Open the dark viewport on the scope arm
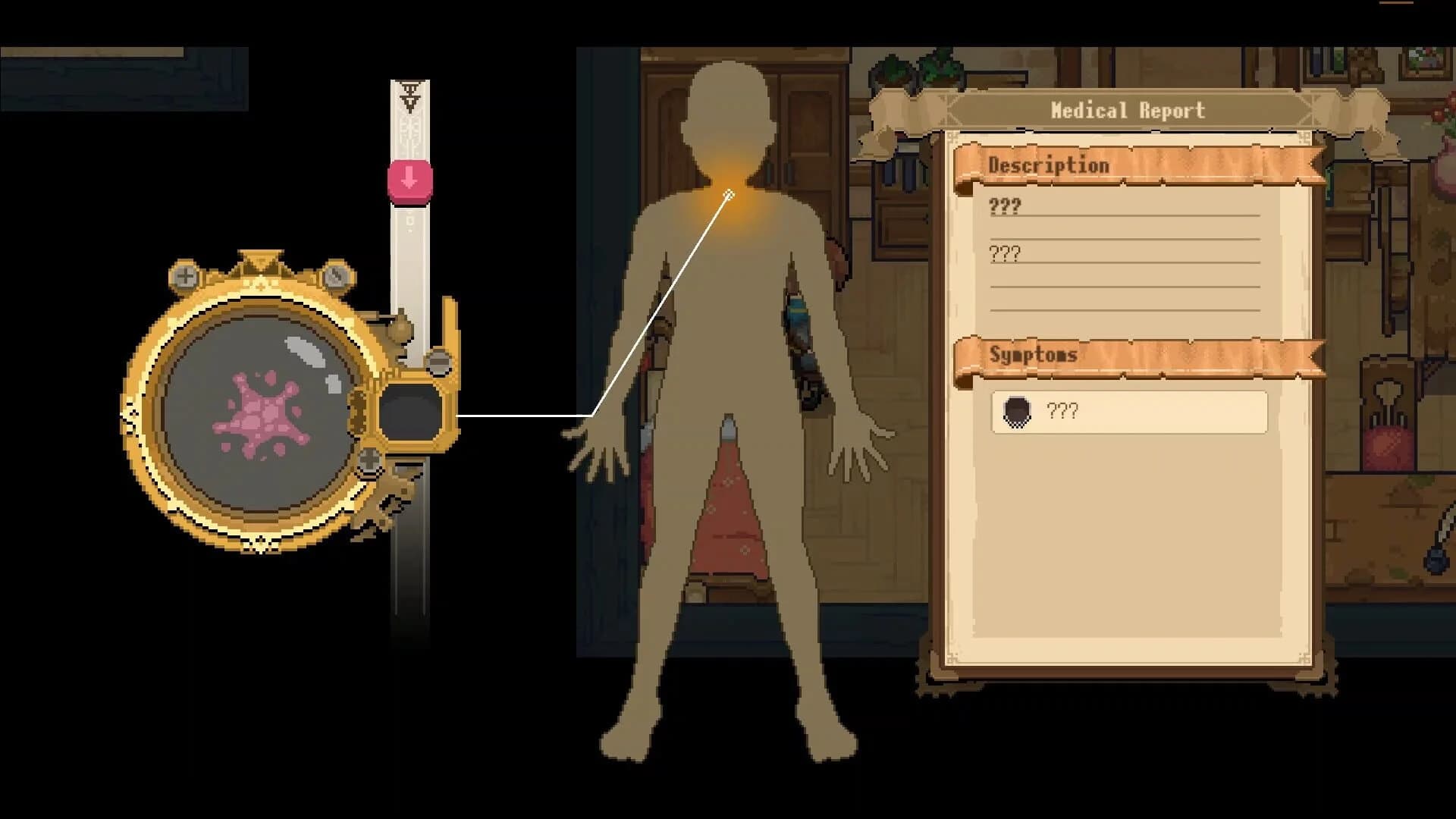1456x819 pixels. point(410,409)
